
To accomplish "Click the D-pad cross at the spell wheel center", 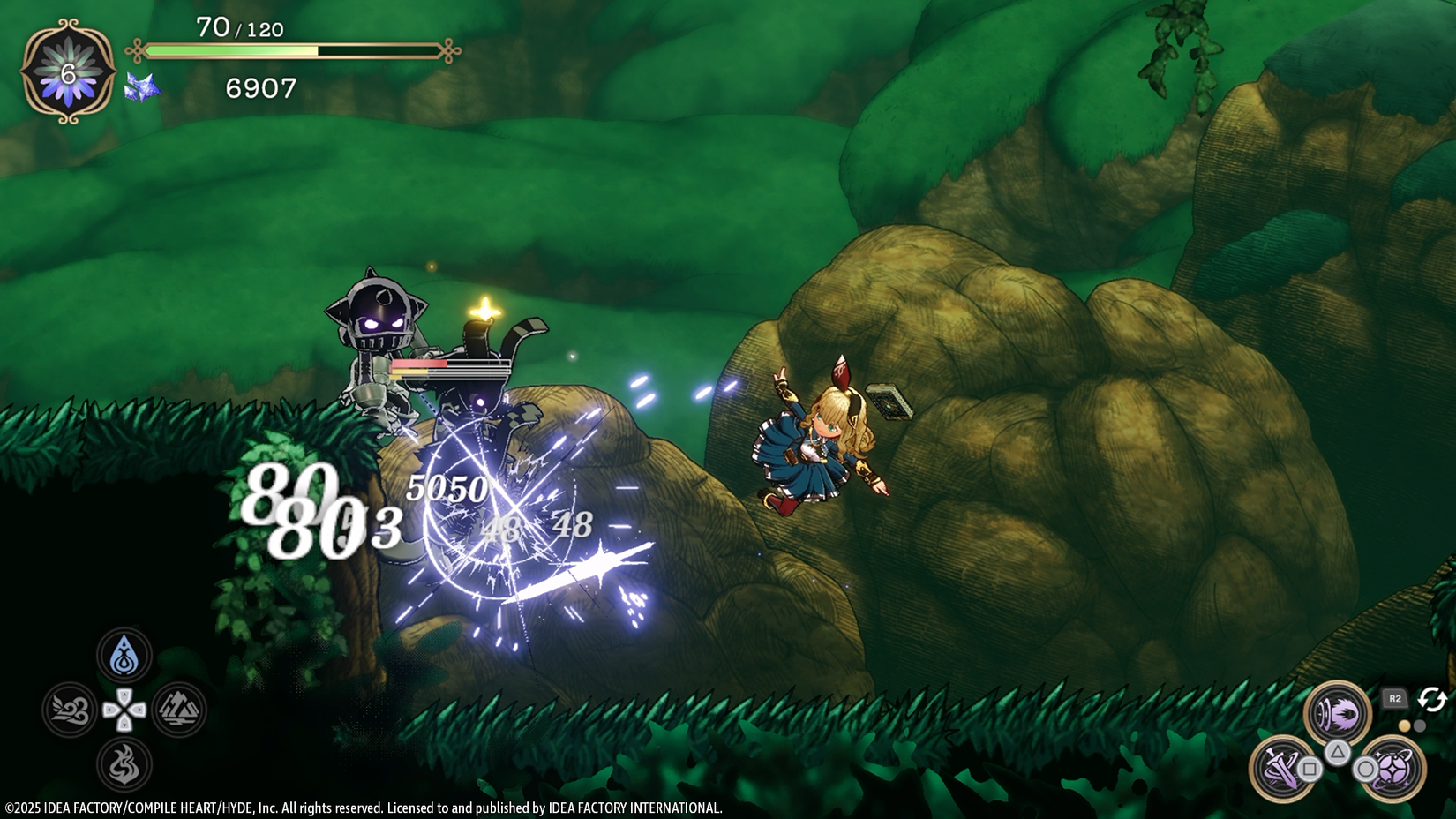I will [x=124, y=710].
